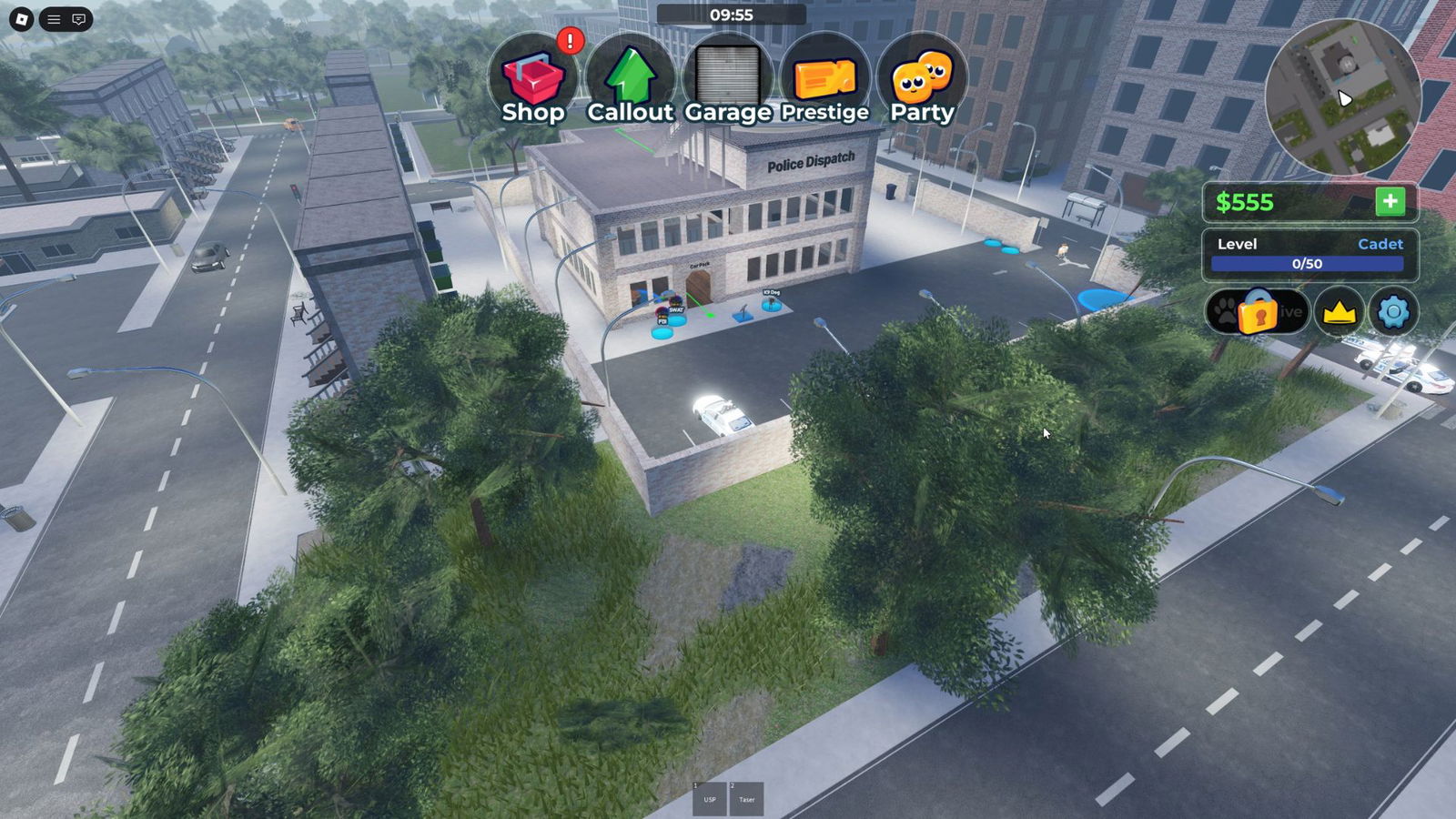Open the gold crown menu

[1339, 312]
